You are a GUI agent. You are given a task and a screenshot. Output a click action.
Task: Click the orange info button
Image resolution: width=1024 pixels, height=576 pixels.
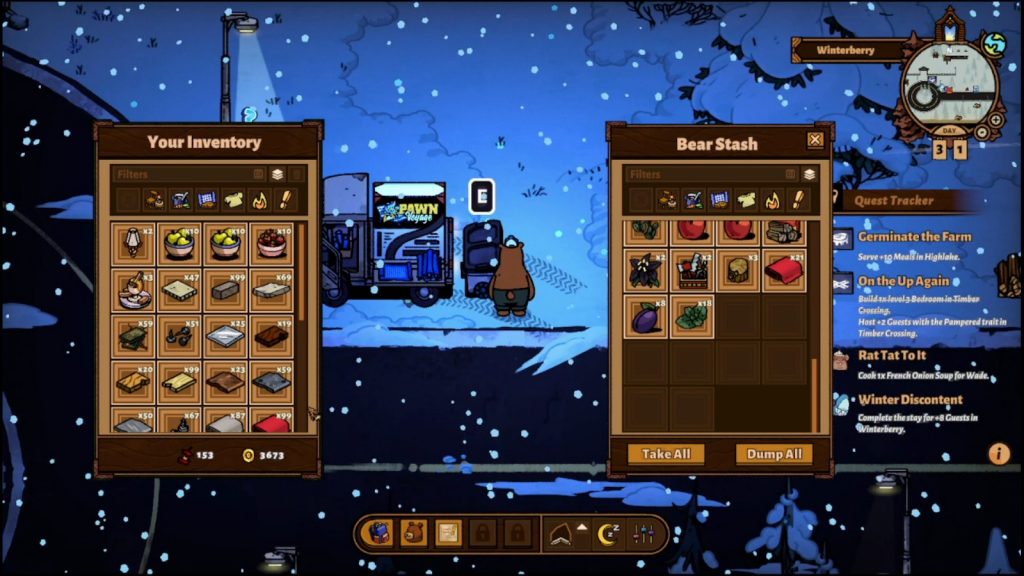(x=998, y=454)
